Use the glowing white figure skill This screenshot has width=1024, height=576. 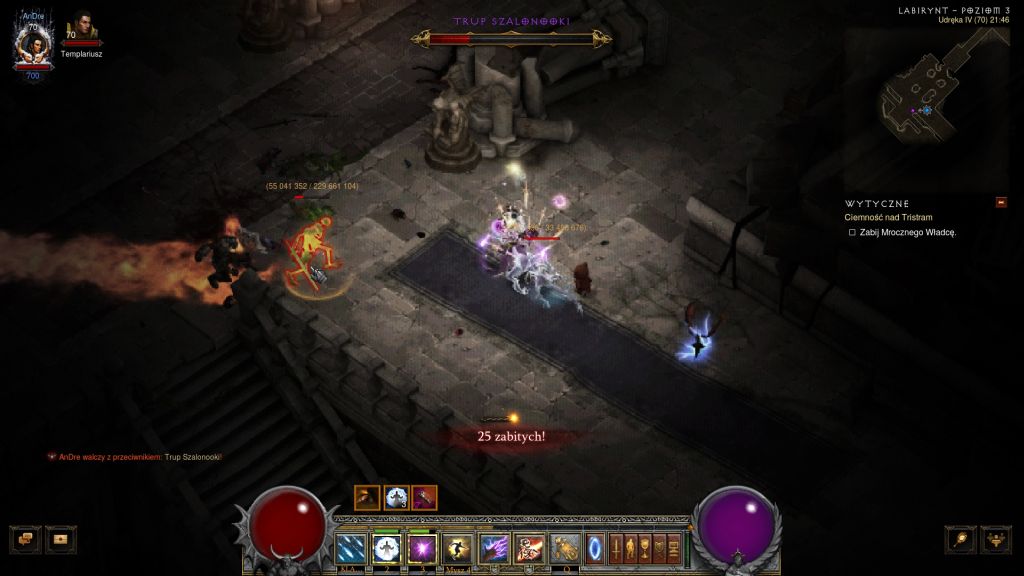(386, 548)
